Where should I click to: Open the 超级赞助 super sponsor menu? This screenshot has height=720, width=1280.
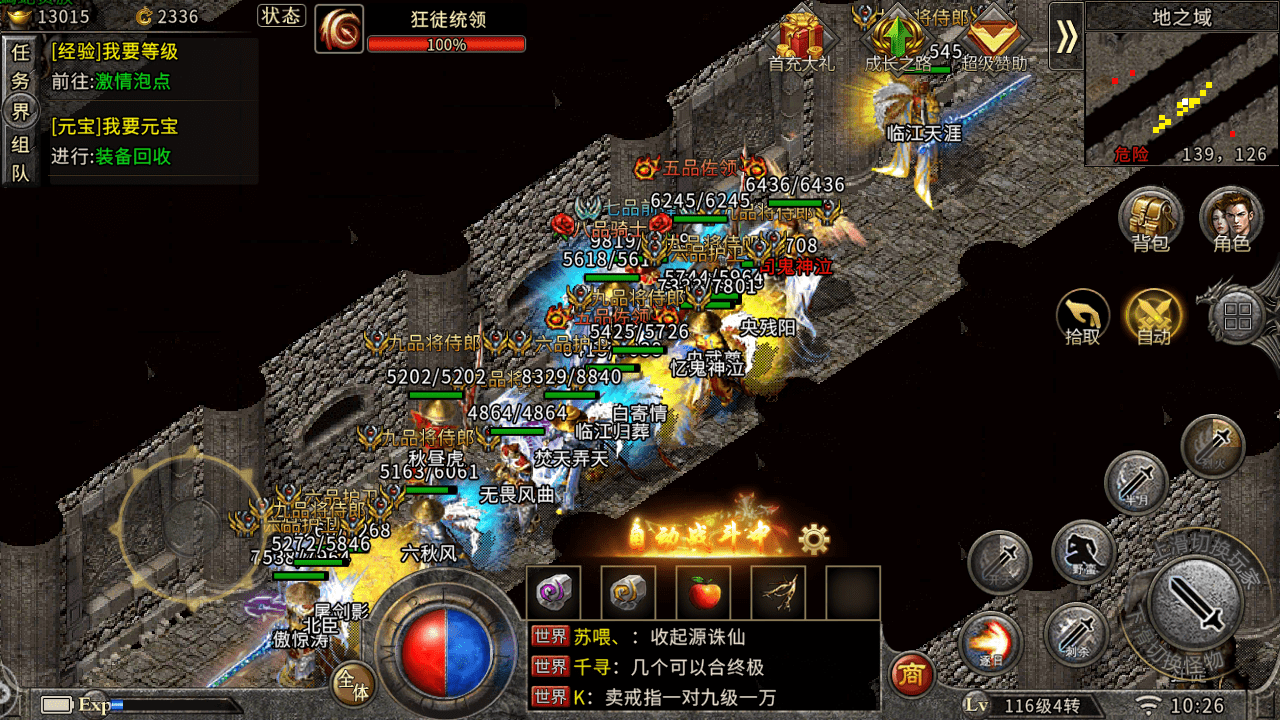coord(993,40)
